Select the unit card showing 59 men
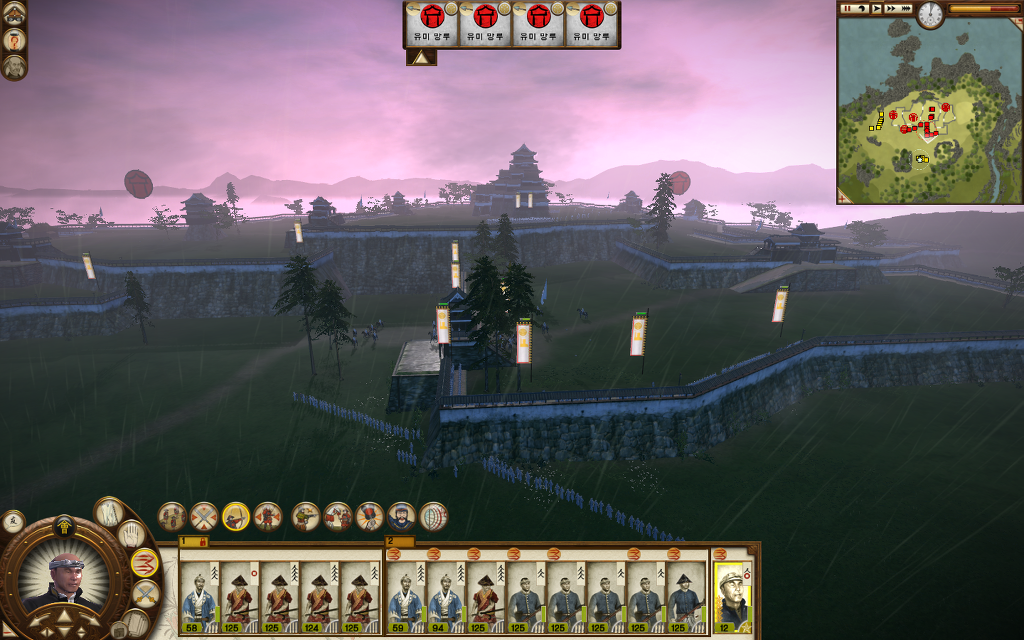 pyautogui.click(x=406, y=597)
